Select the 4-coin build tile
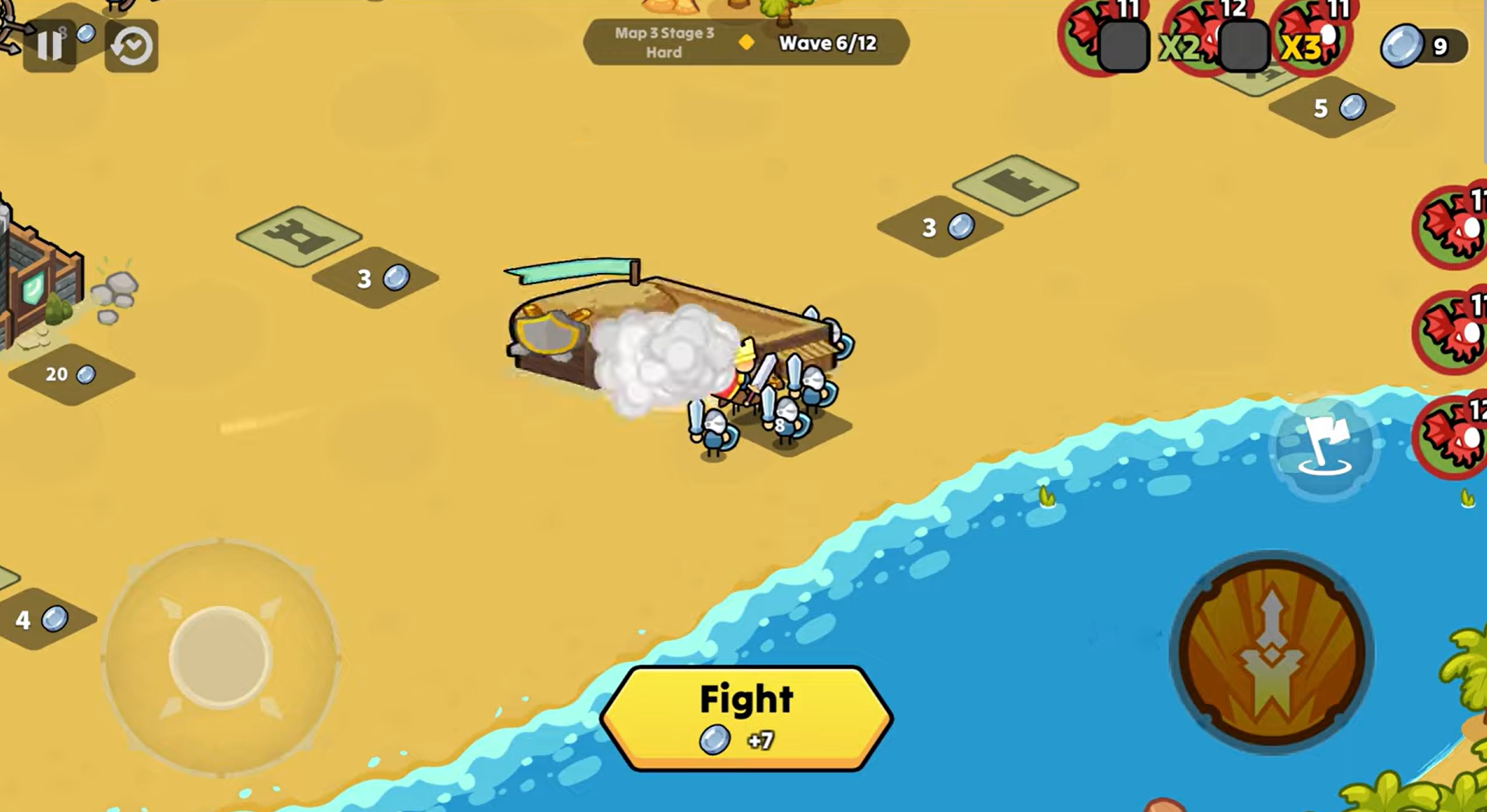 [42, 619]
